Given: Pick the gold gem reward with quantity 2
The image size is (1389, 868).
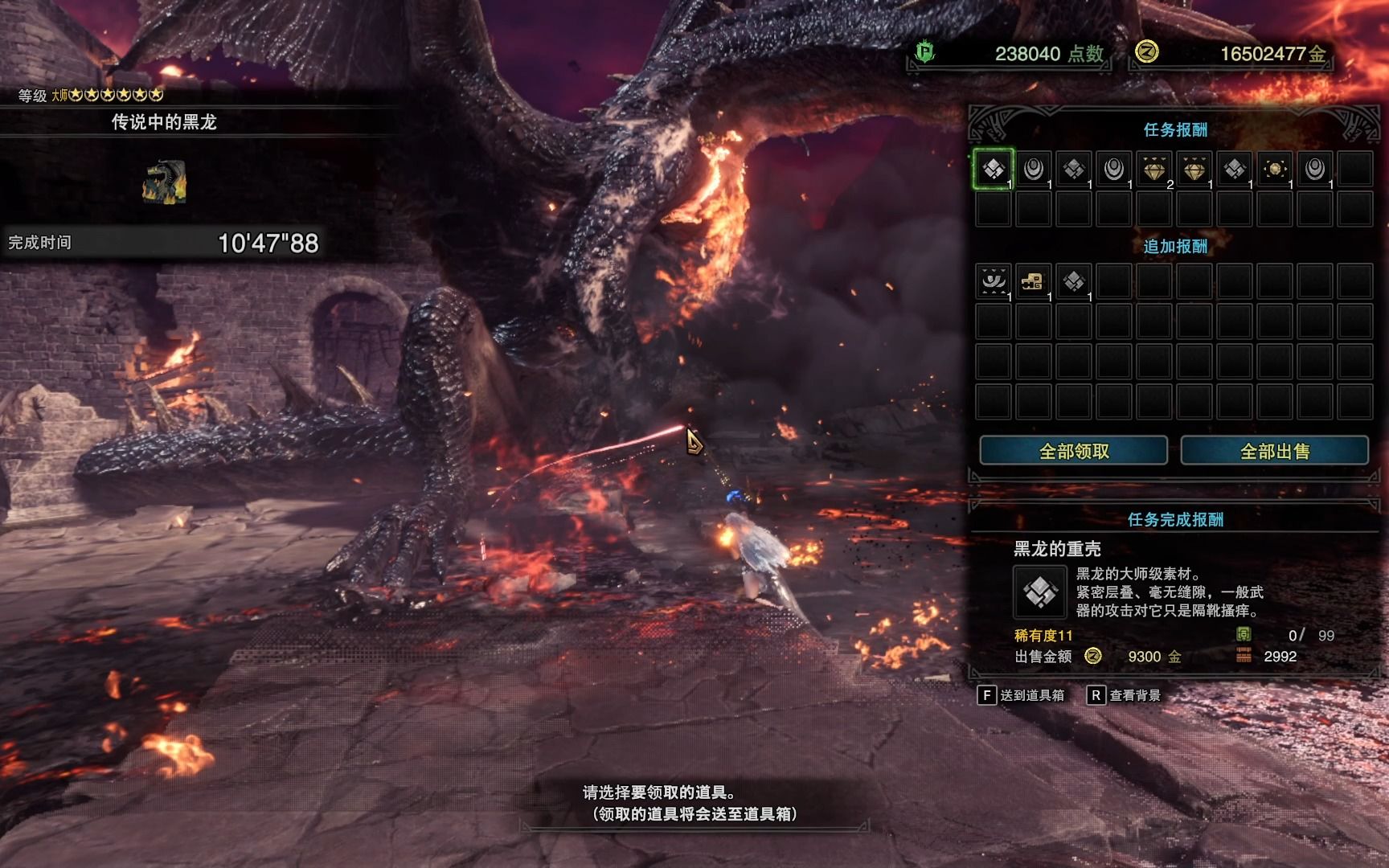Looking at the screenshot, I should 1154,169.
